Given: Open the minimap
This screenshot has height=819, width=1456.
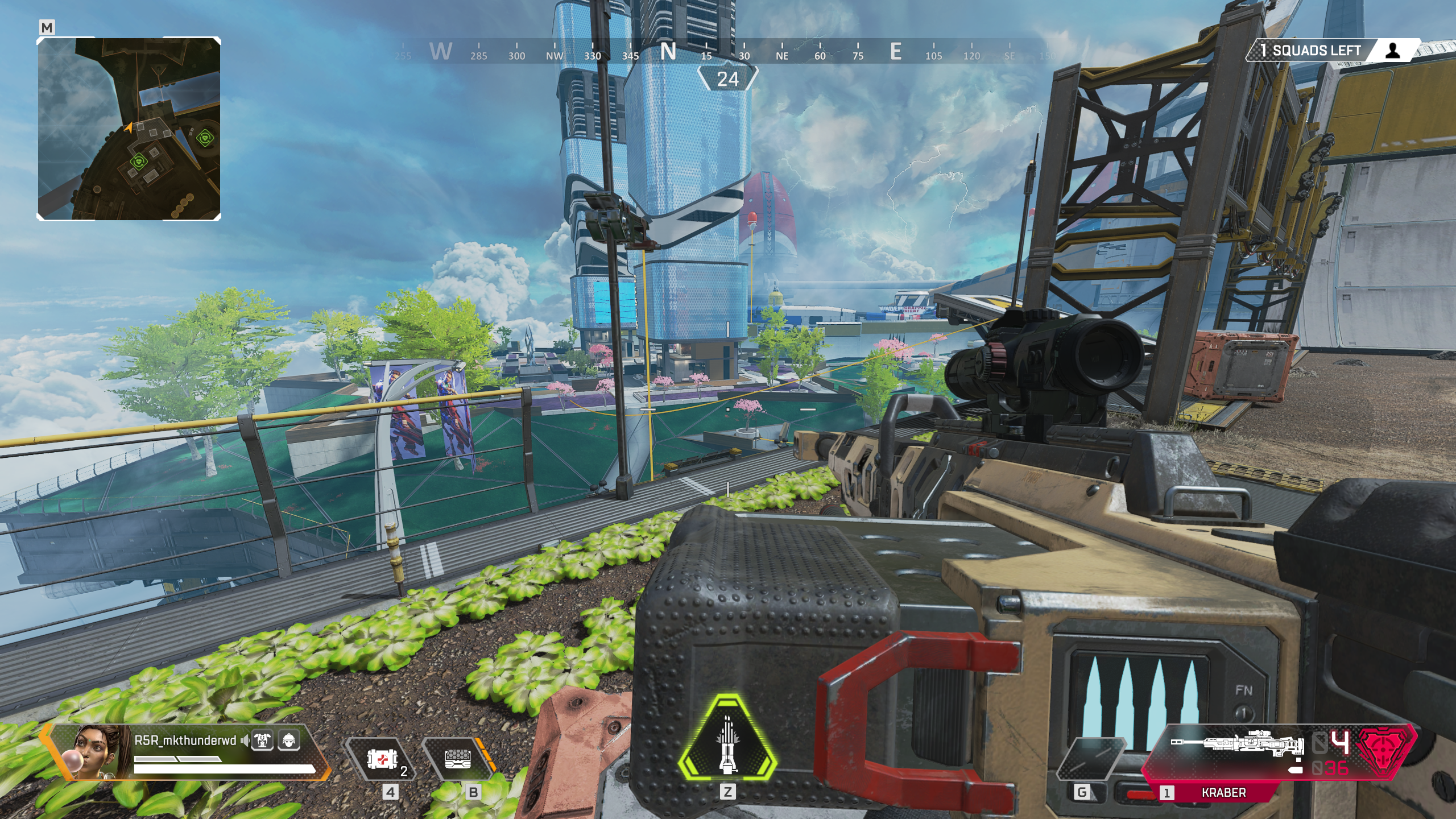Looking at the screenshot, I should 129,129.
